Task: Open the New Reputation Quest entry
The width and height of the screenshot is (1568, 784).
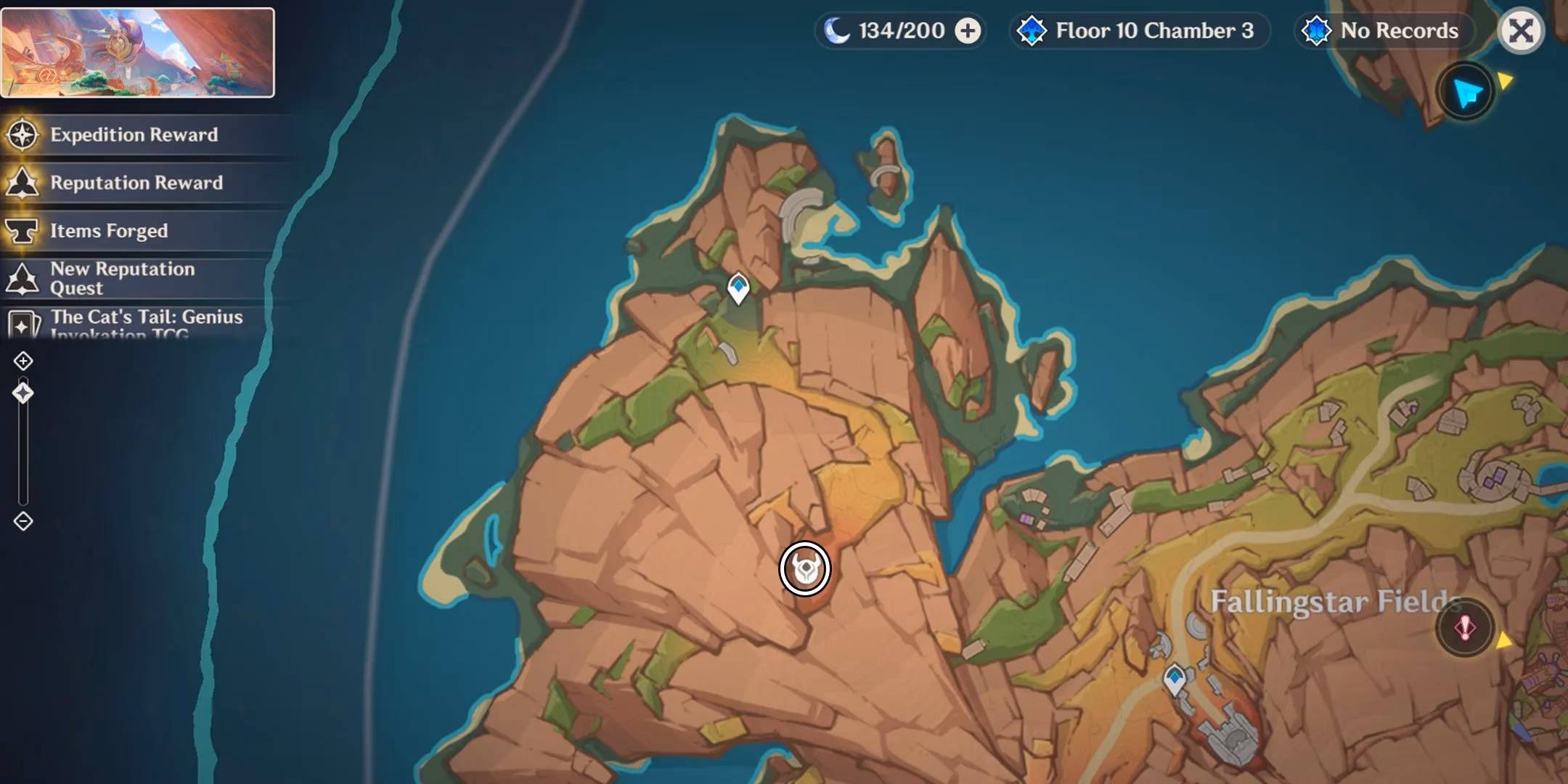Action: tap(122, 278)
